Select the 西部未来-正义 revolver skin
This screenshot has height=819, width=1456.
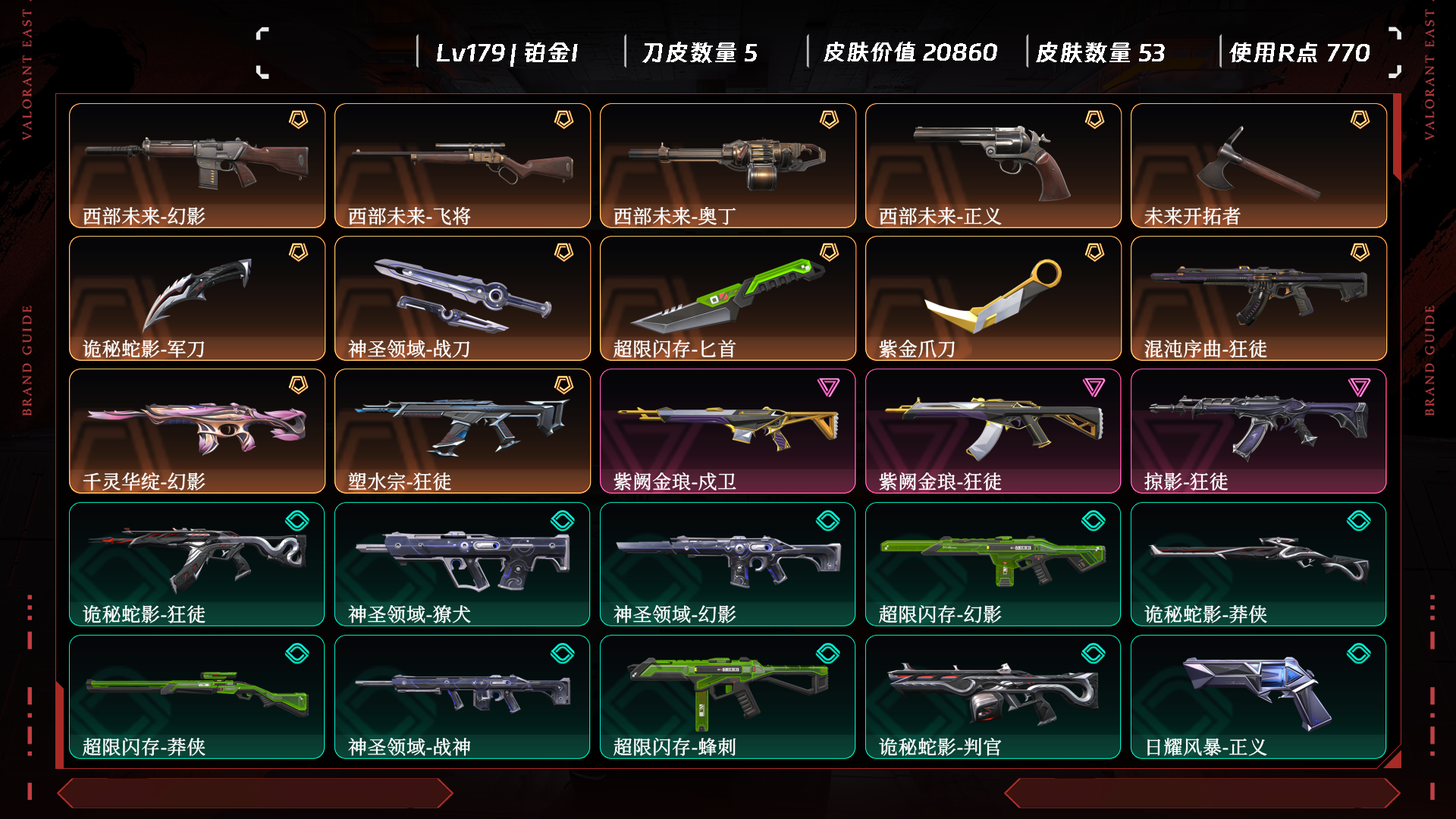(x=993, y=165)
